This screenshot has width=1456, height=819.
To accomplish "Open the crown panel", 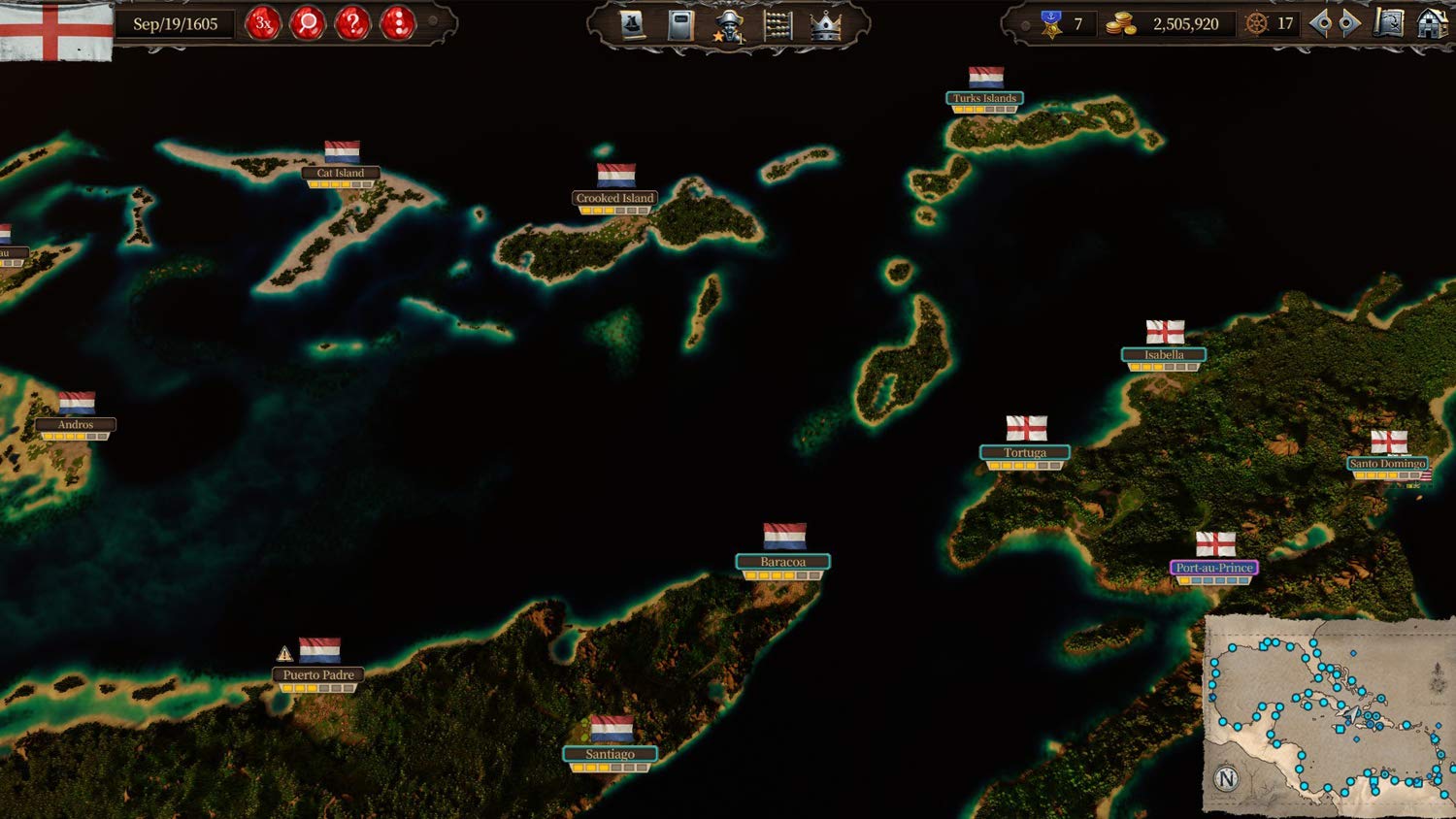I will [x=825, y=26].
